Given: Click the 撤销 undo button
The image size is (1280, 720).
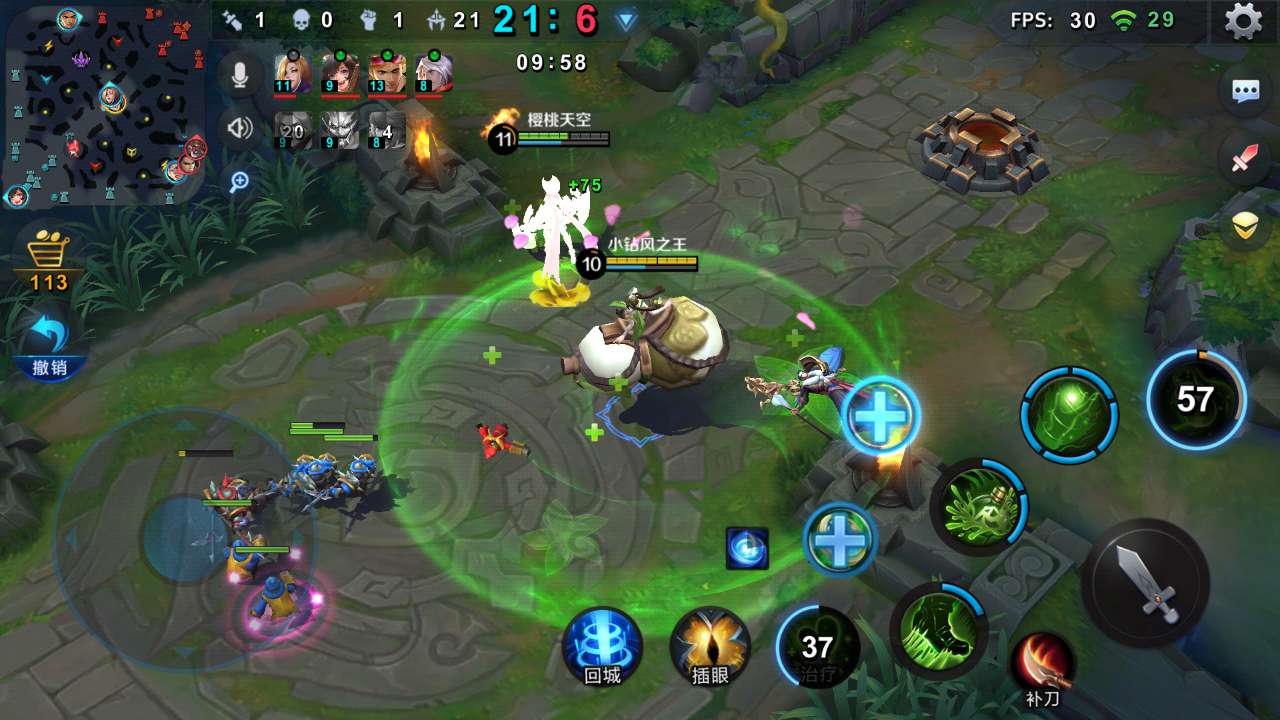Looking at the screenshot, I should pos(48,345).
